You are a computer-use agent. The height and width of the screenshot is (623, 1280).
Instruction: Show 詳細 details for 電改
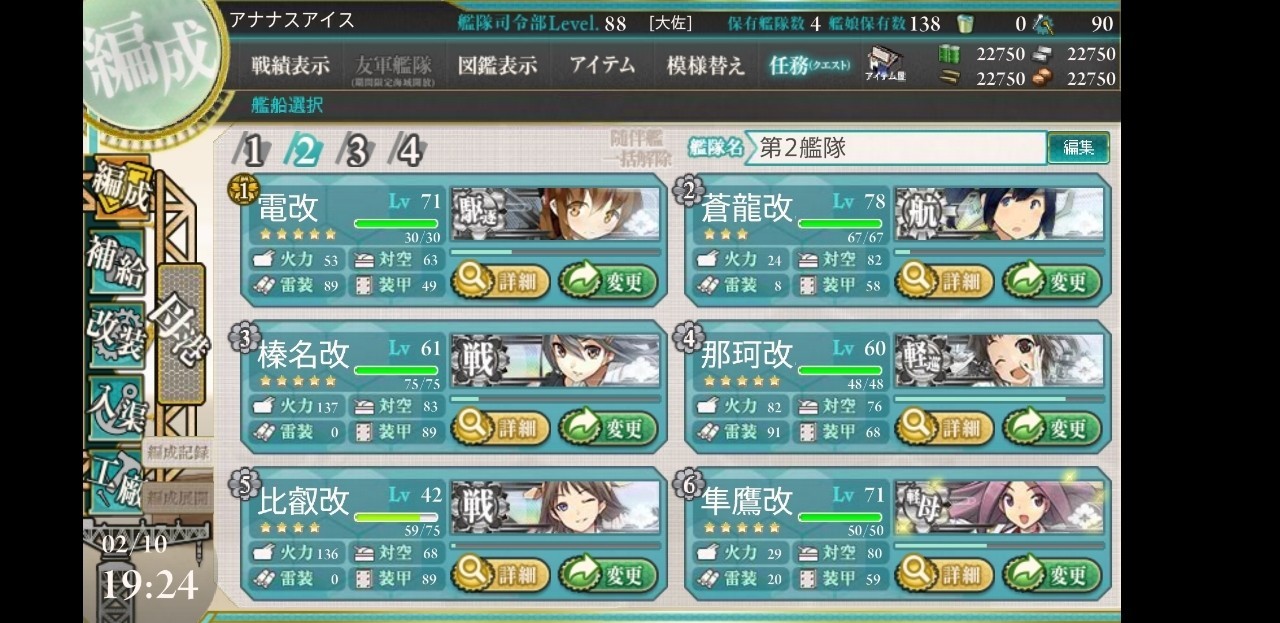[501, 282]
